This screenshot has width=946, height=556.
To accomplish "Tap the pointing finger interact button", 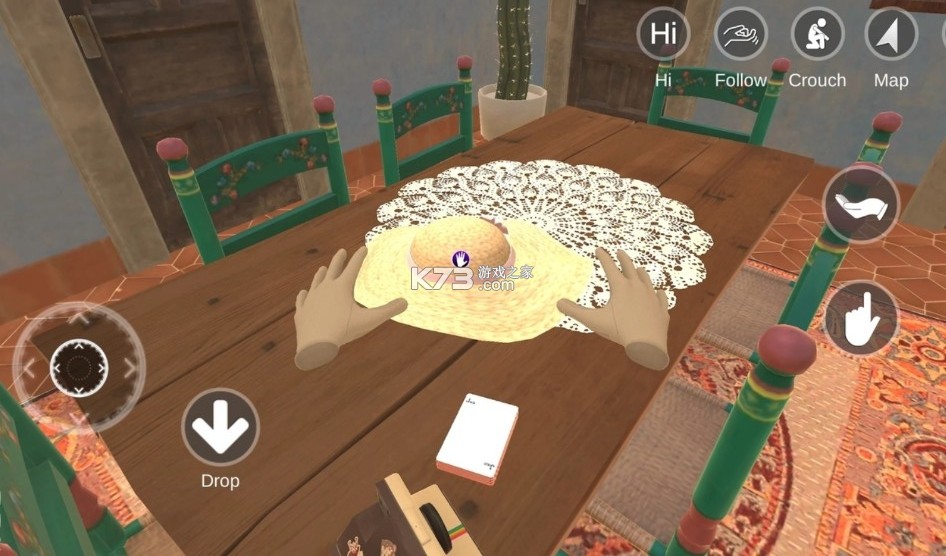I will point(861,319).
